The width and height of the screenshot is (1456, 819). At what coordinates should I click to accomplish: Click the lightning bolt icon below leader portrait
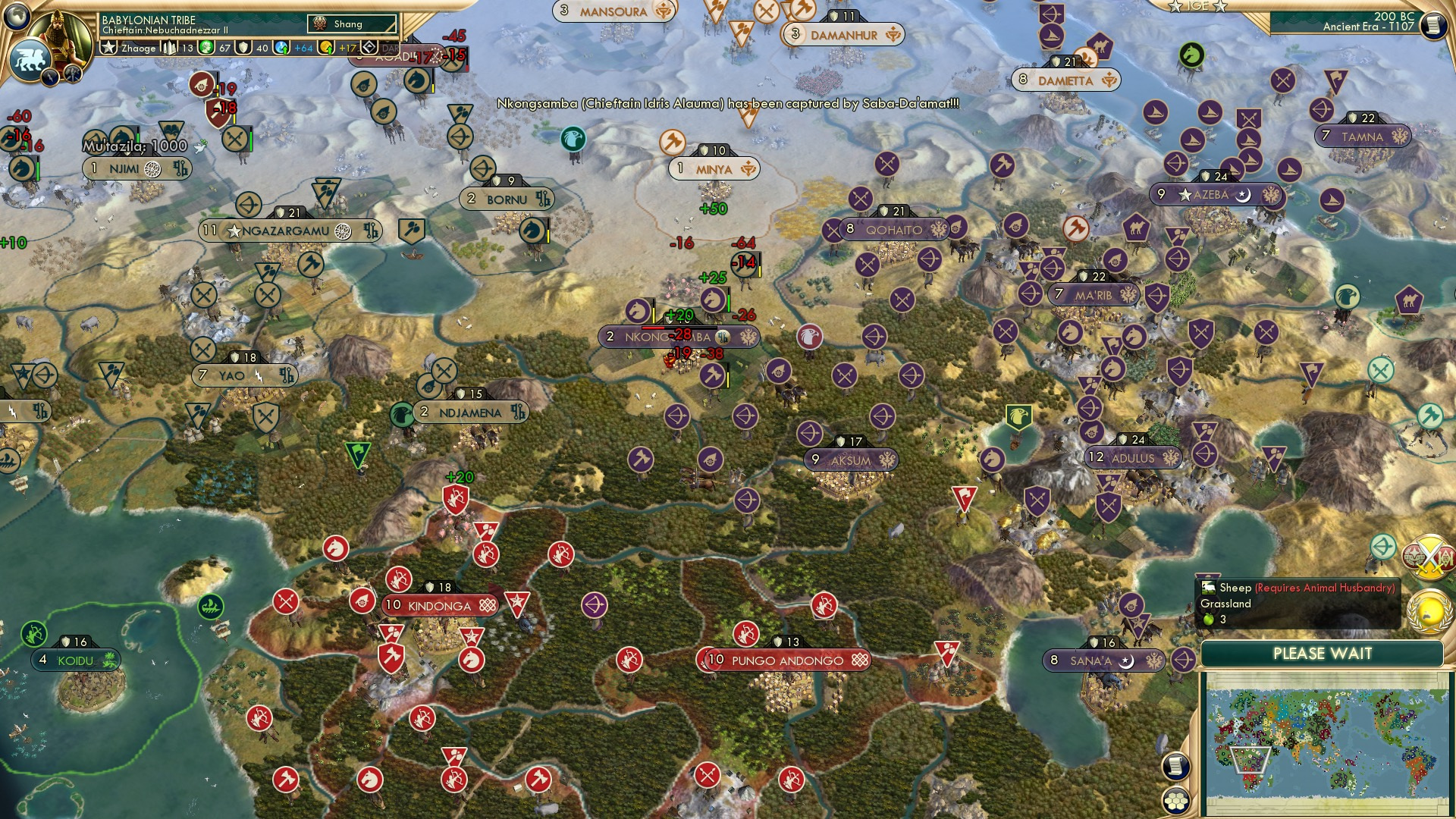coord(51,77)
